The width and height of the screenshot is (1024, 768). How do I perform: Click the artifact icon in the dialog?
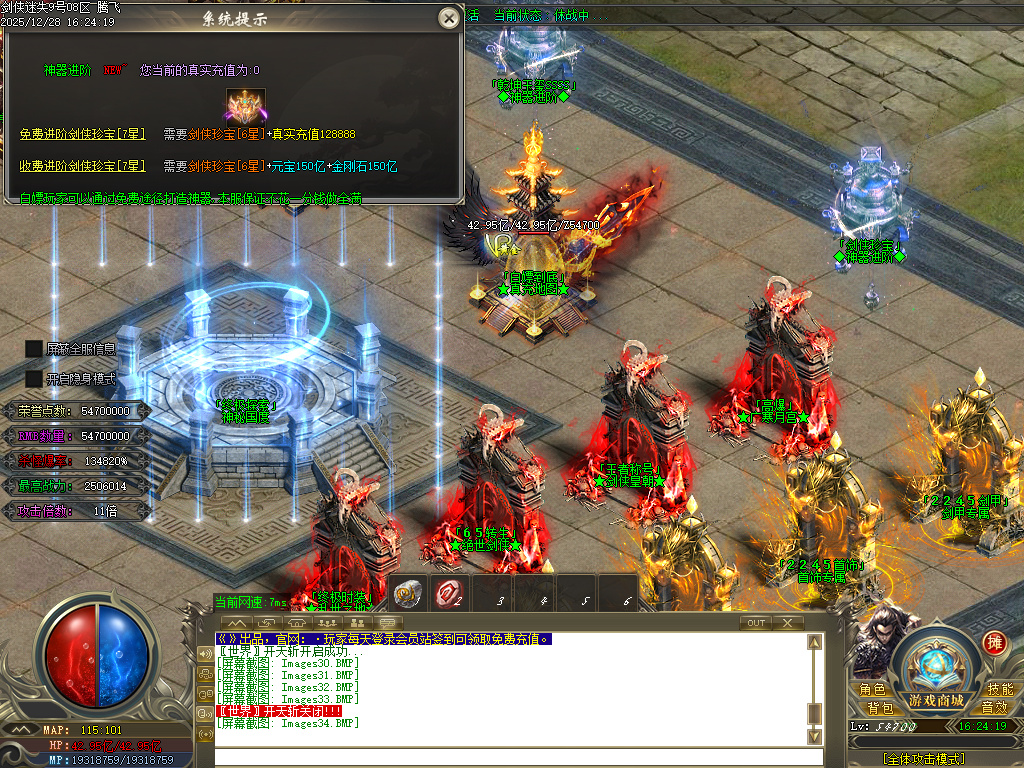pyautogui.click(x=245, y=104)
